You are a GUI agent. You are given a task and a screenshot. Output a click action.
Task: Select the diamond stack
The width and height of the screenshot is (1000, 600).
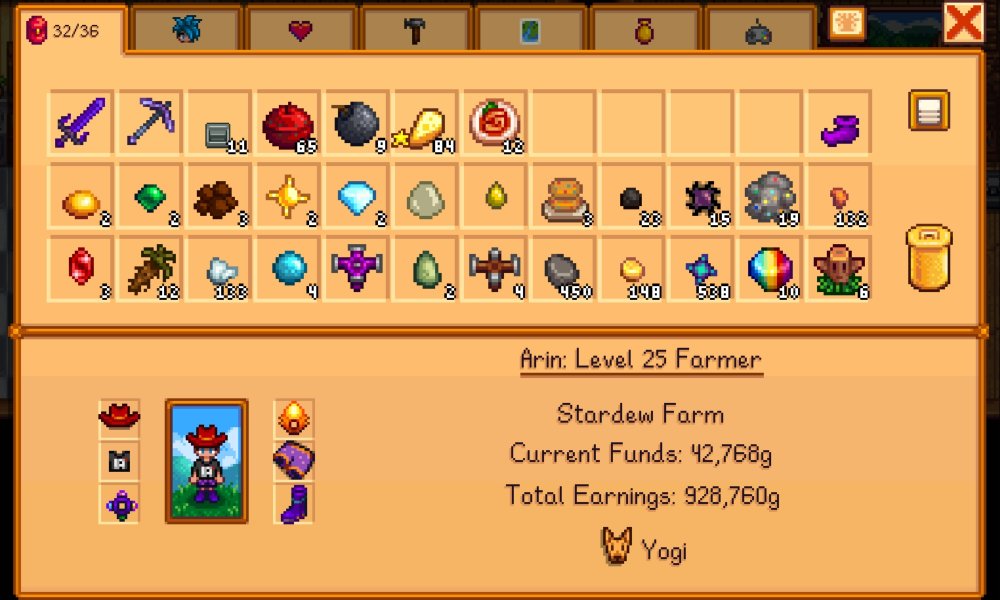(356, 196)
